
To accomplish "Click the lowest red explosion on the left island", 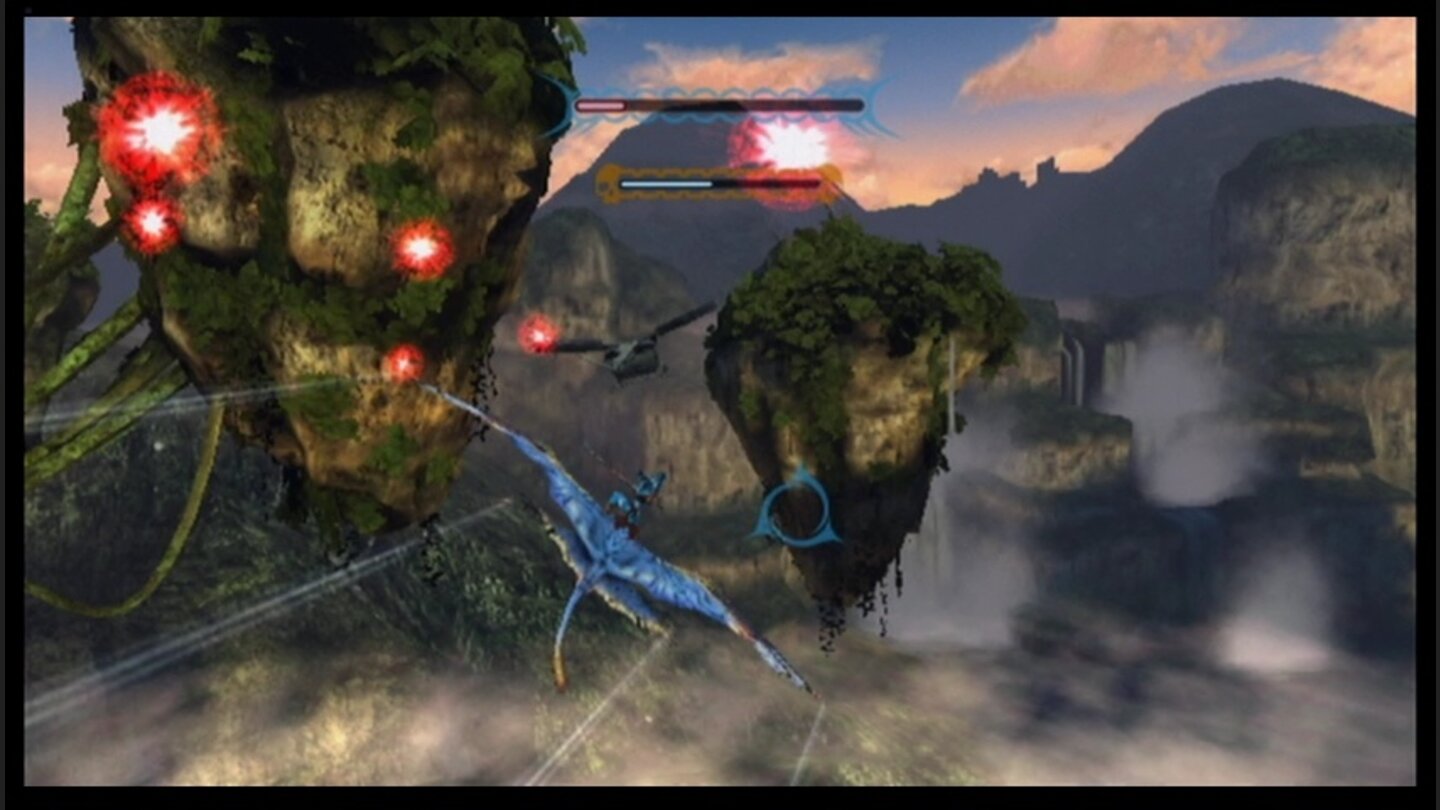I will [x=405, y=360].
